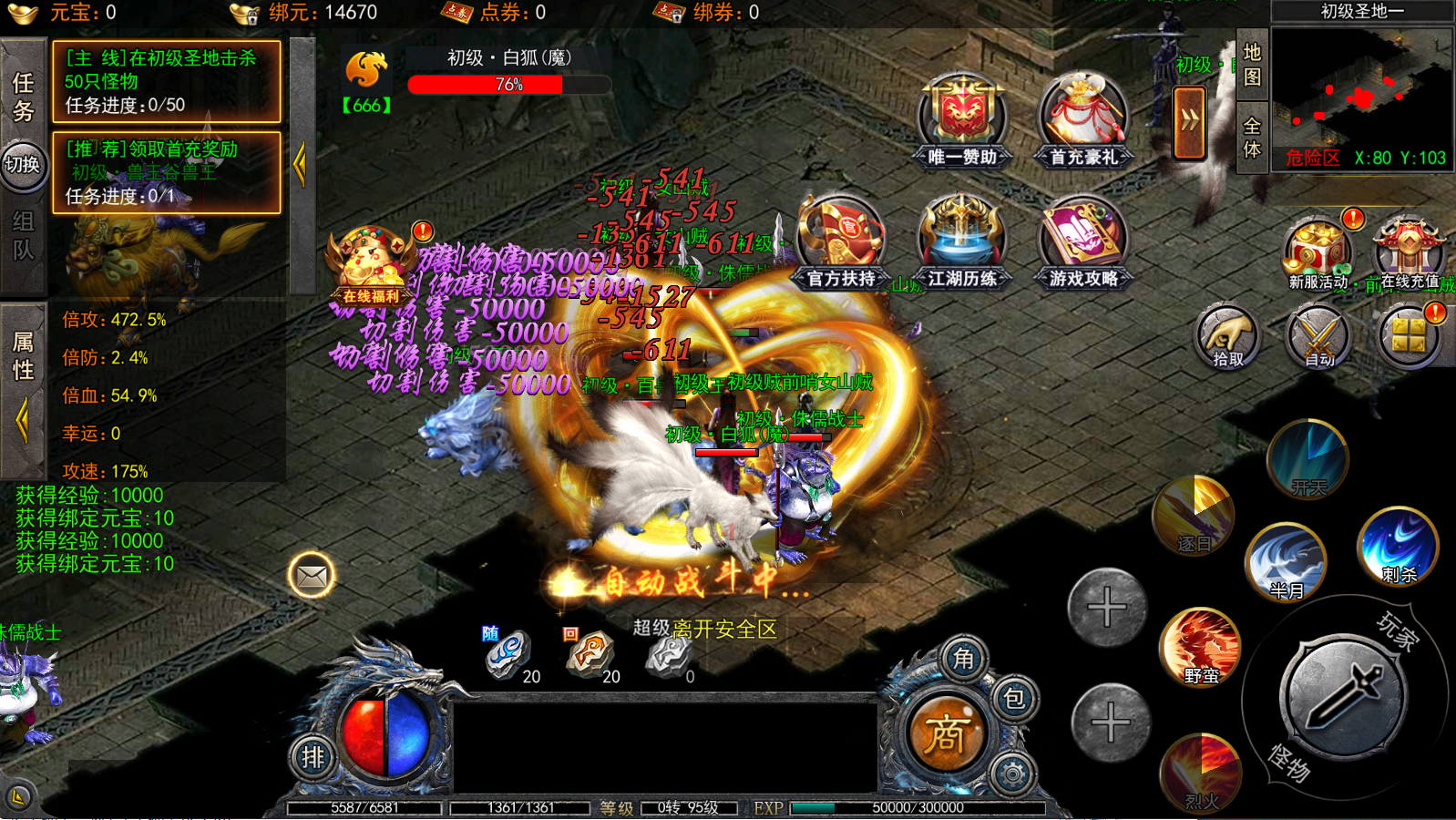Activate the 半月 half-moon skill
This screenshot has height=820, width=1456.
[x=1286, y=561]
